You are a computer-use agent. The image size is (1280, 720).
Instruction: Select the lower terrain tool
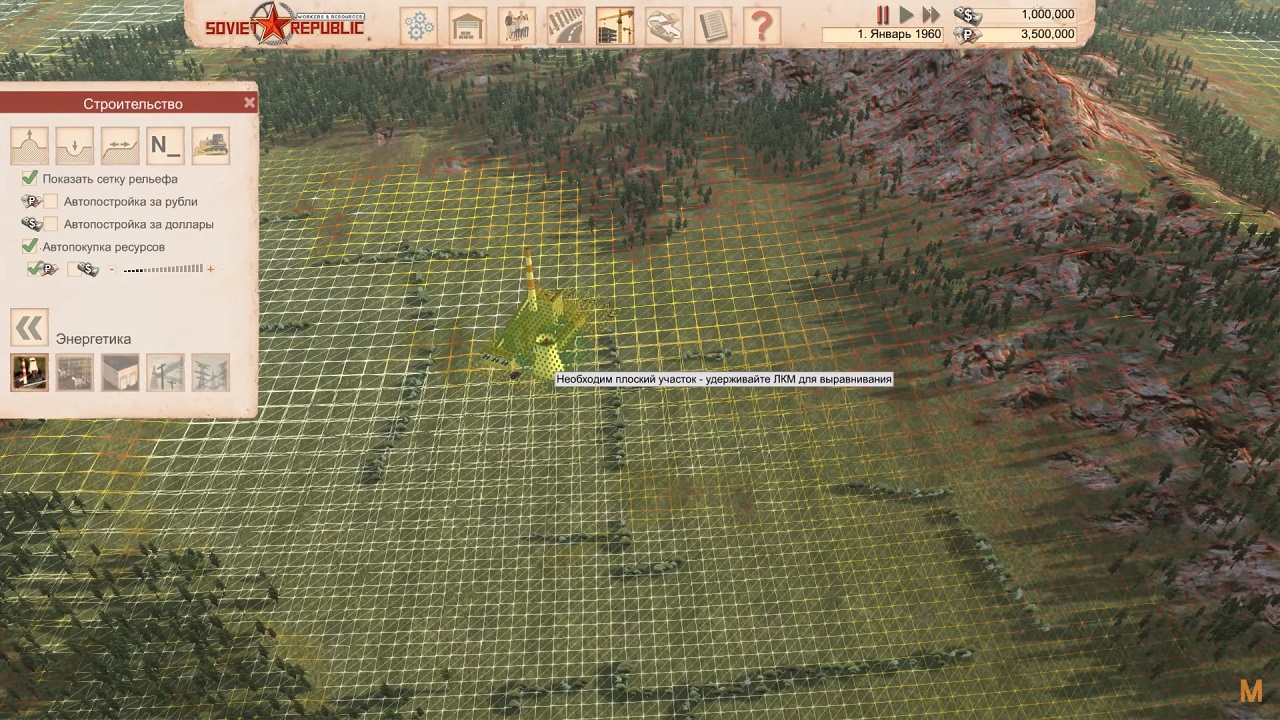[x=75, y=146]
